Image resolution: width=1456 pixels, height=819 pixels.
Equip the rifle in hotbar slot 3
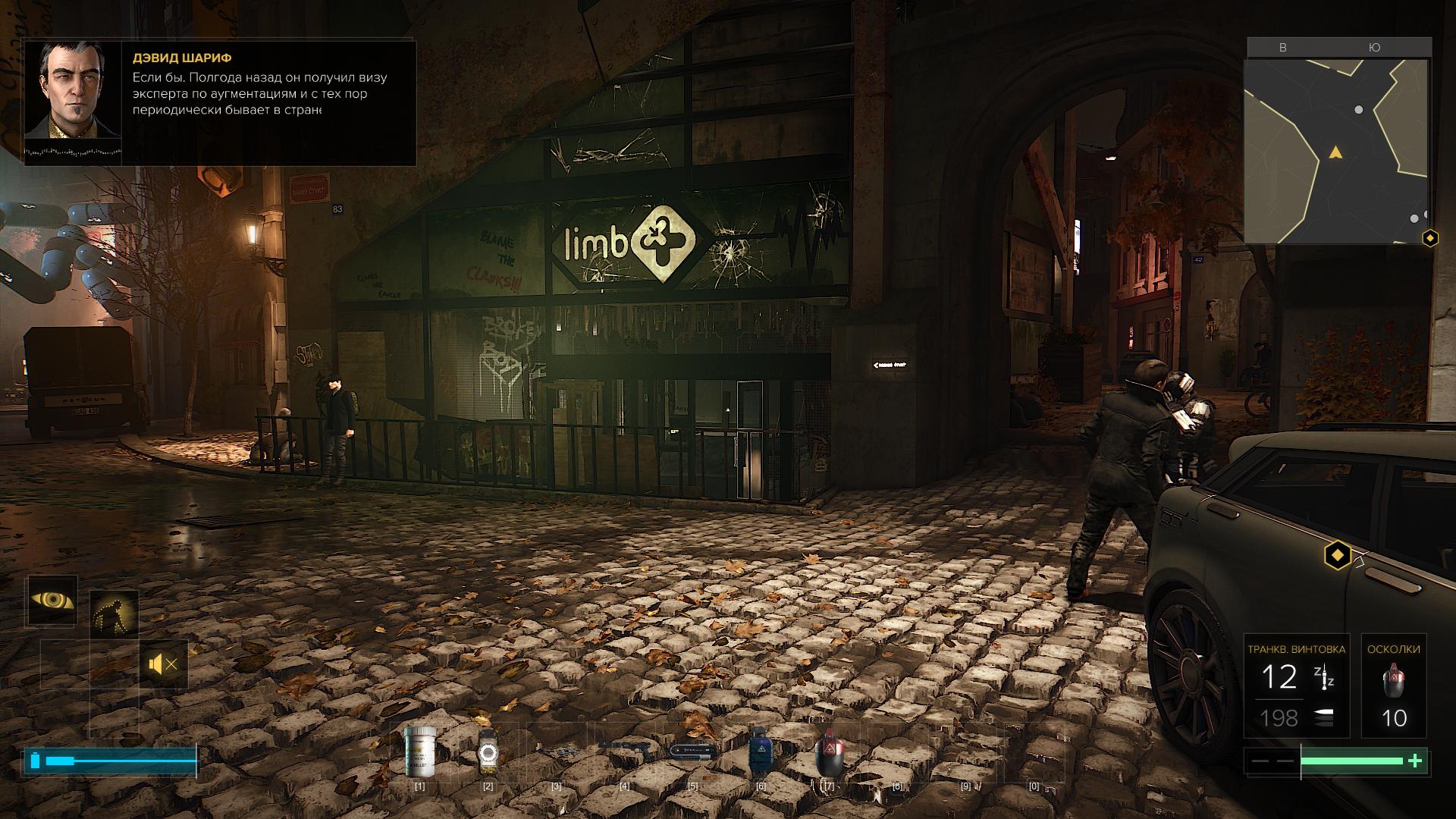click(556, 749)
